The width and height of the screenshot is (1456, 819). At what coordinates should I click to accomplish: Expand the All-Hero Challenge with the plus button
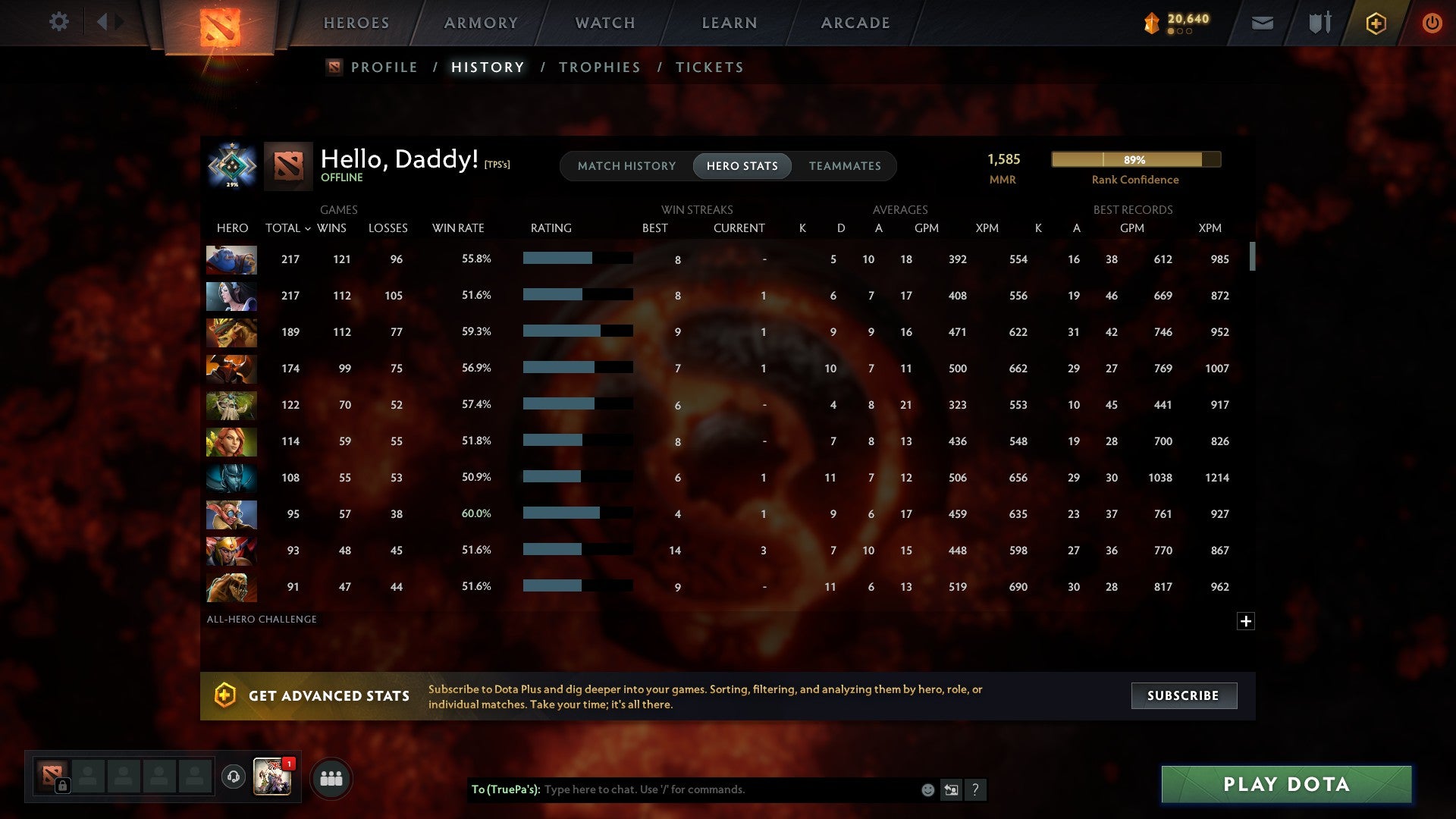coord(1247,620)
